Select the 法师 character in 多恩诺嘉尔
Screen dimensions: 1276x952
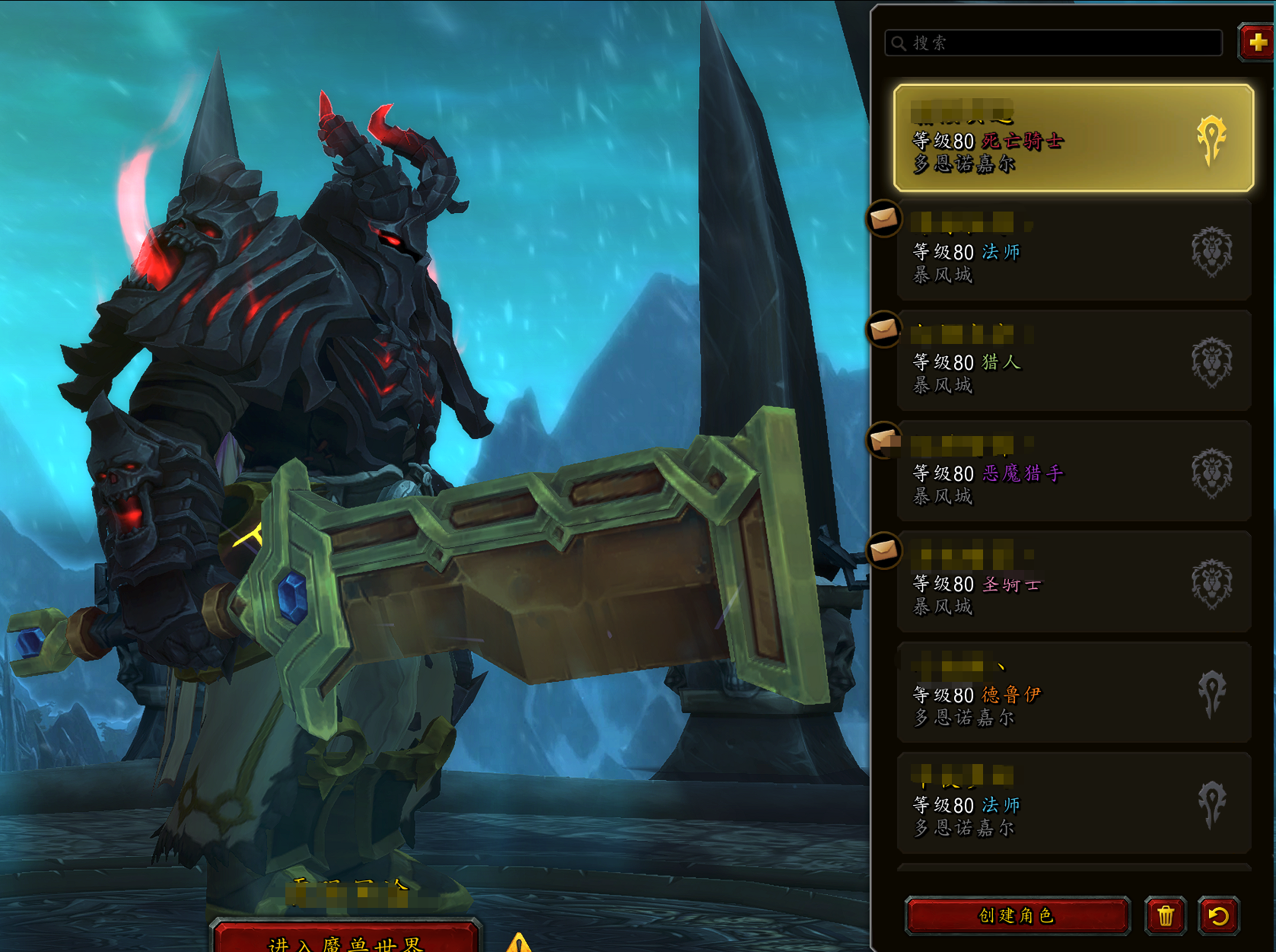point(1073,803)
